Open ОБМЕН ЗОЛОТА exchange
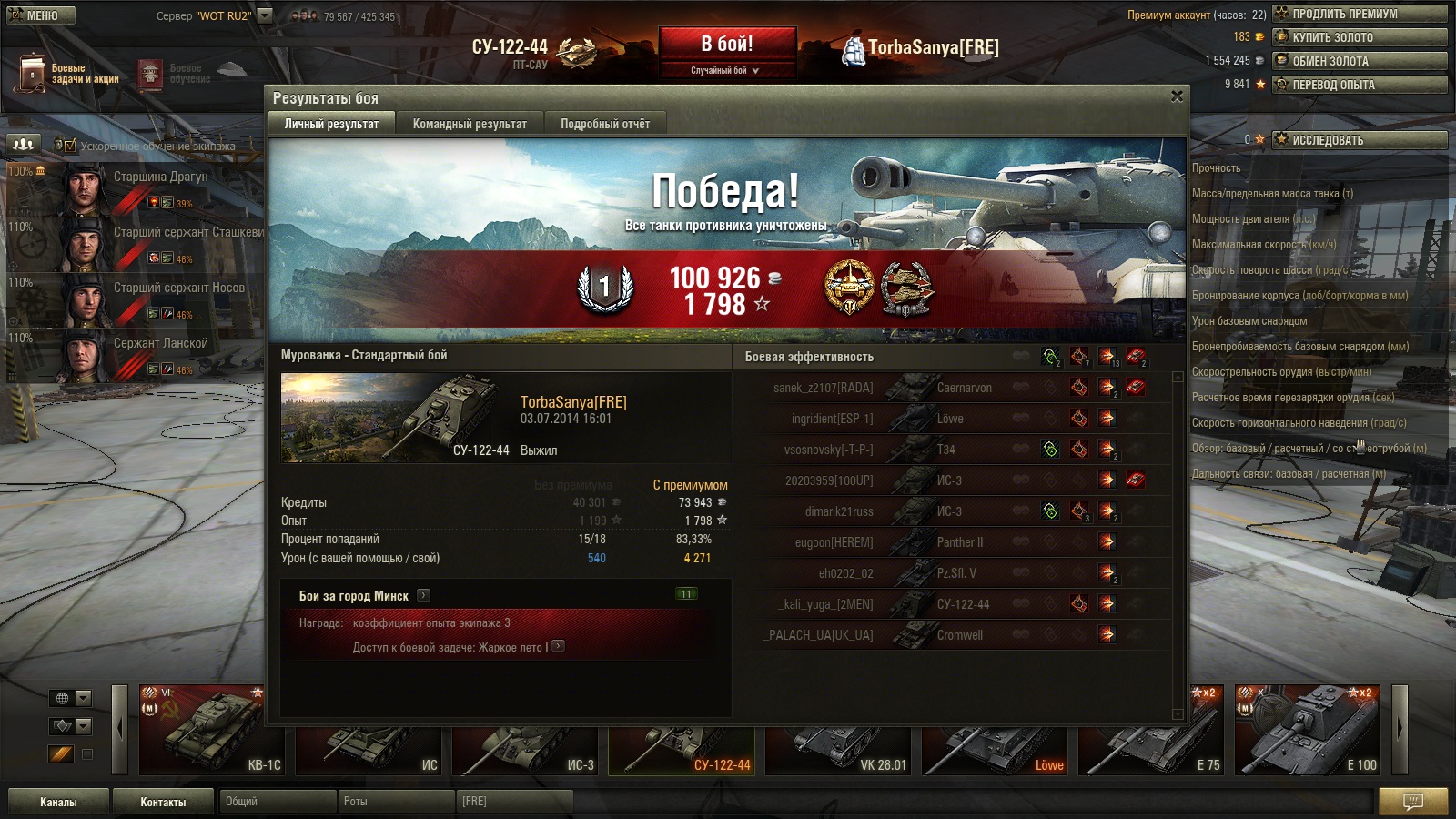 tap(1360, 61)
